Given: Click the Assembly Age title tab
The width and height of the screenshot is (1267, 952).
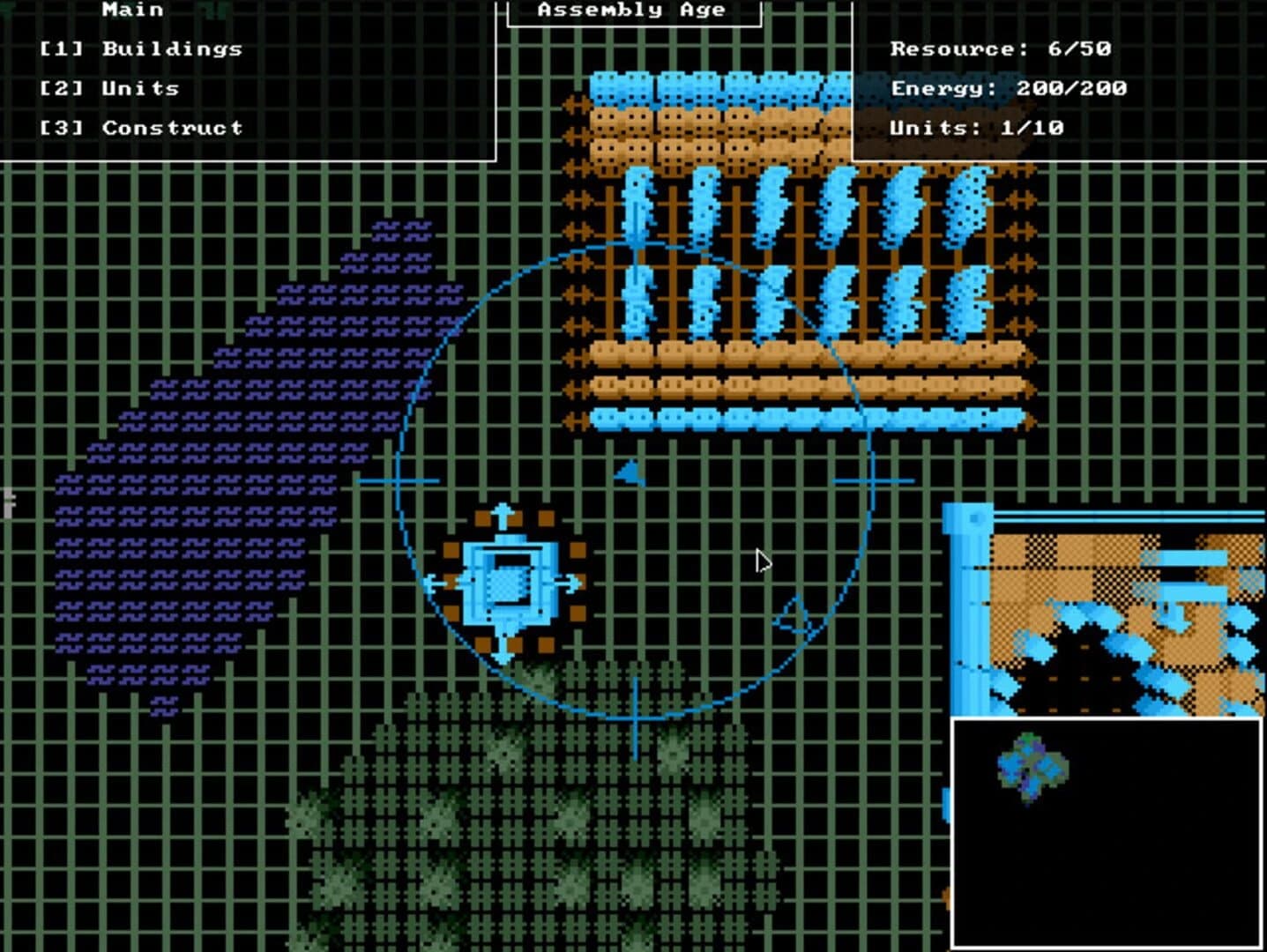Looking at the screenshot, I should 631,11.
